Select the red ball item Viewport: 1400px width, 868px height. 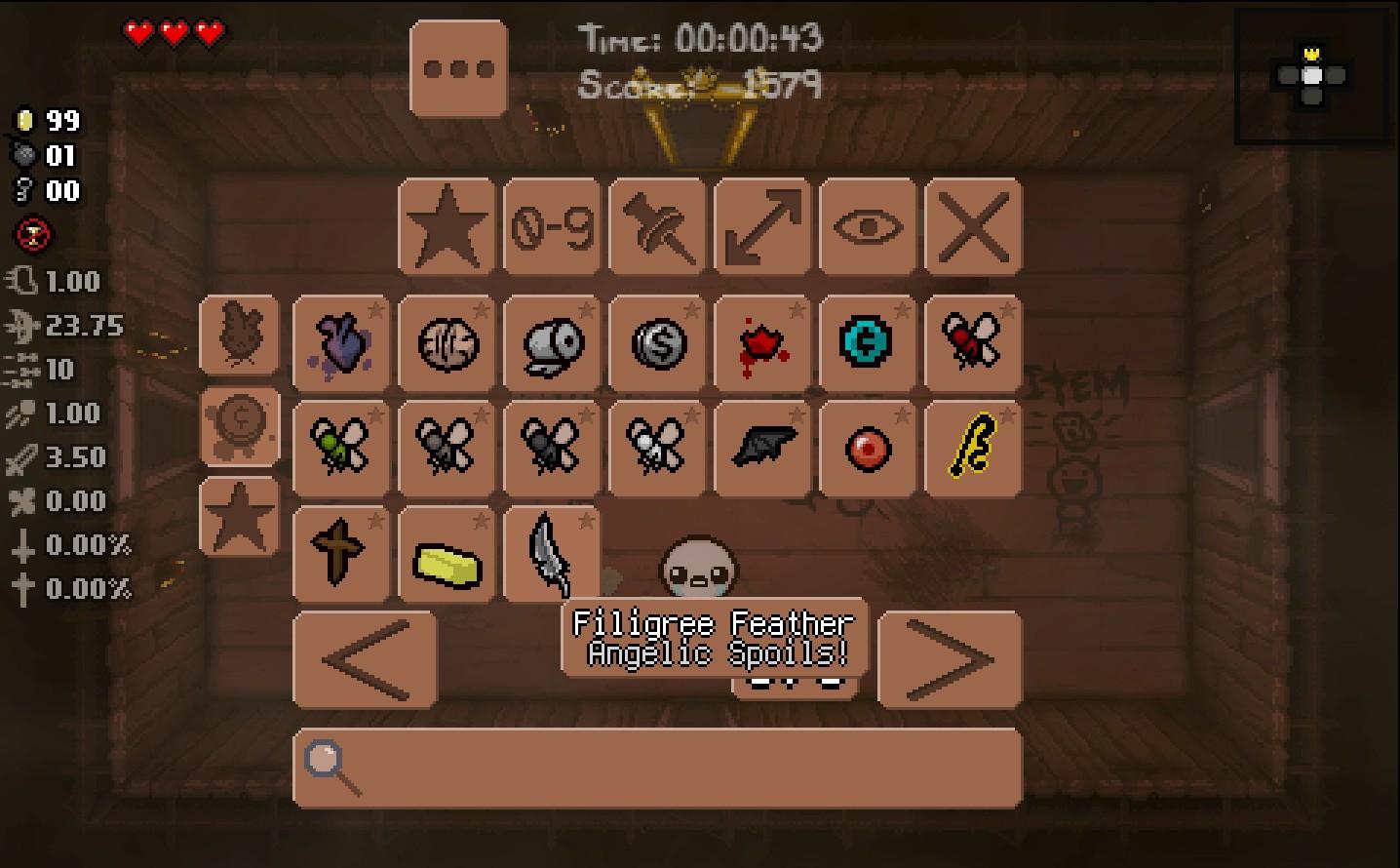(867, 449)
